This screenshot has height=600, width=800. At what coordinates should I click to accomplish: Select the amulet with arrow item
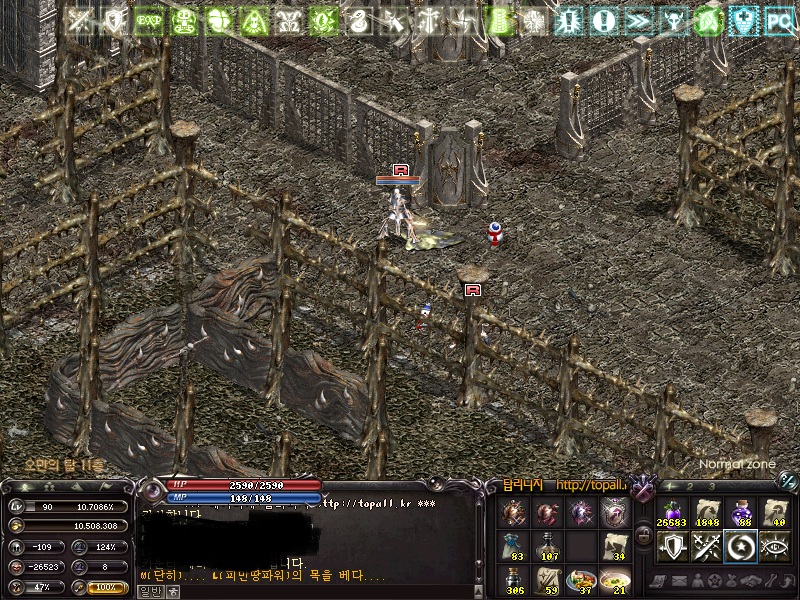click(x=615, y=514)
